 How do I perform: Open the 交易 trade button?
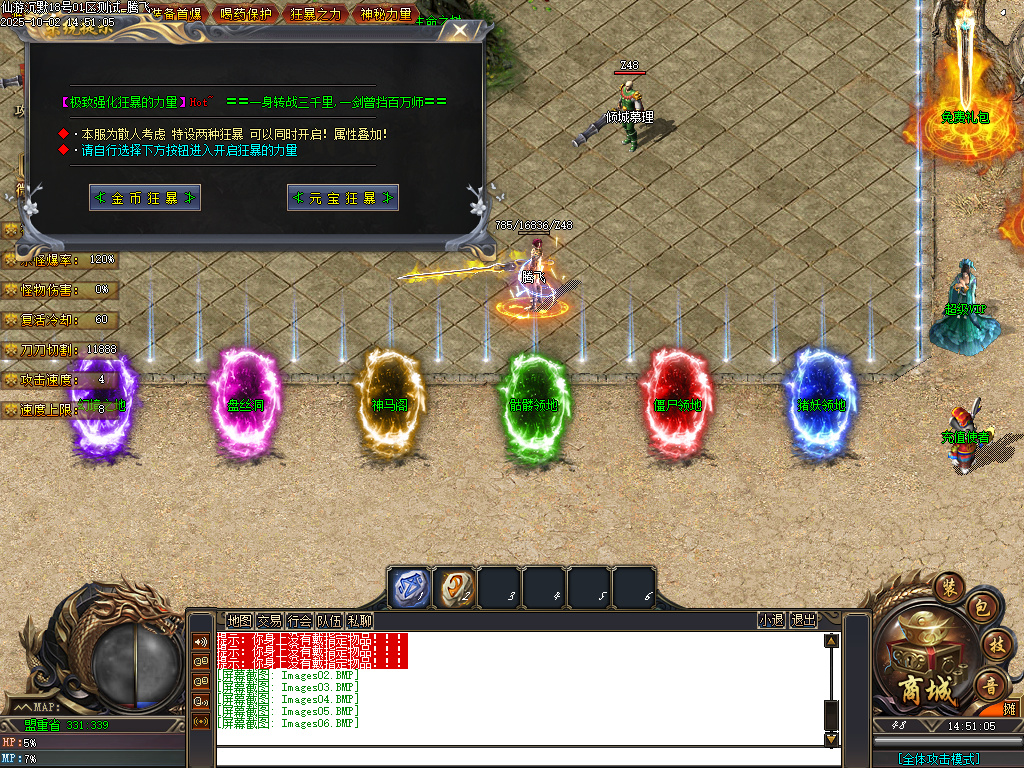tap(269, 621)
